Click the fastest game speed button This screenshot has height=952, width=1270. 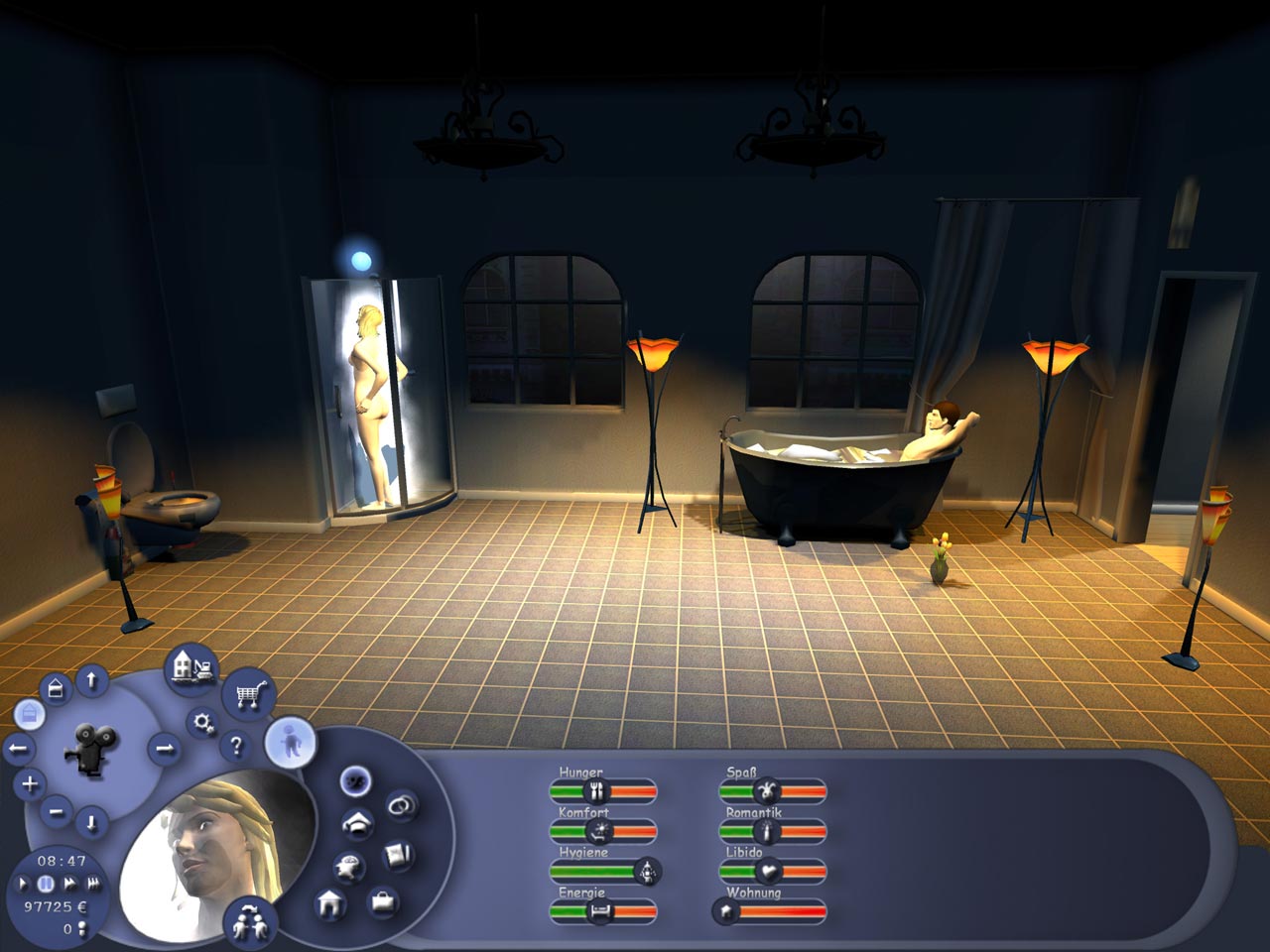click(93, 884)
